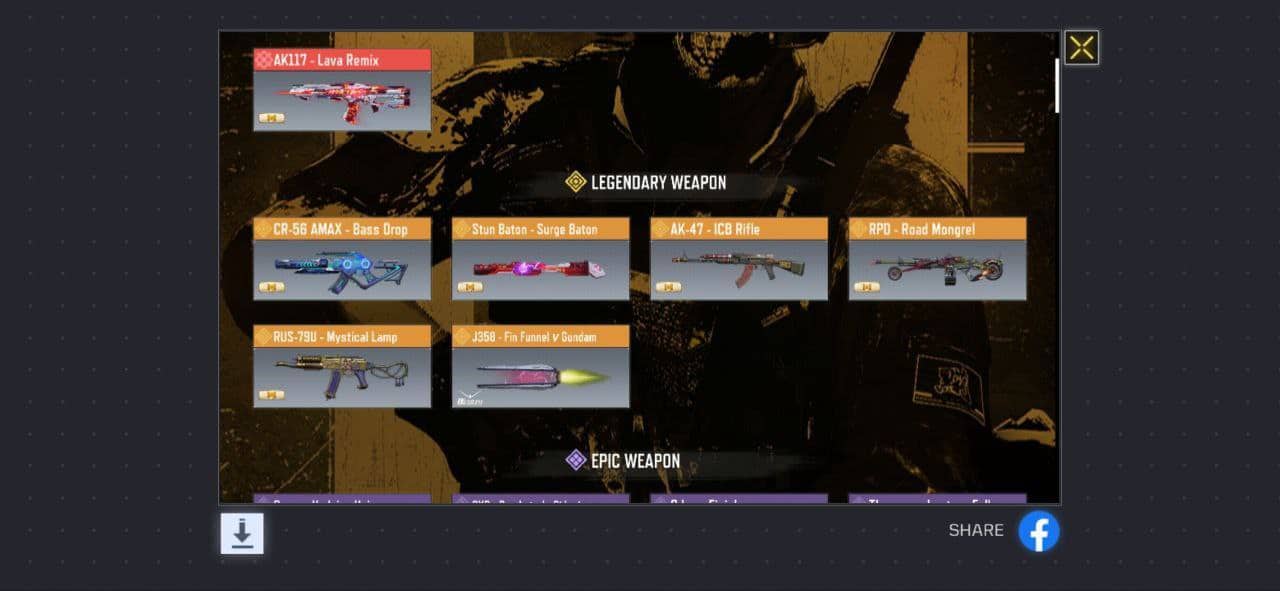This screenshot has width=1280, height=591.
Task: Open the J358 - Fin Funnel v Gundam card
Action: [540, 366]
